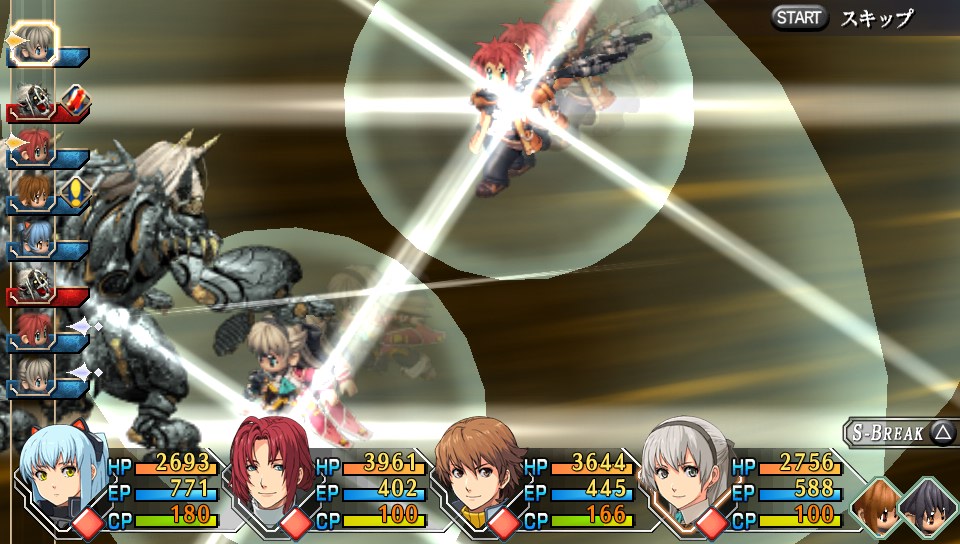This screenshot has width=960, height=544.
Task: Select the red-haired Randy party portrait
Action: pyautogui.click(x=270, y=472)
